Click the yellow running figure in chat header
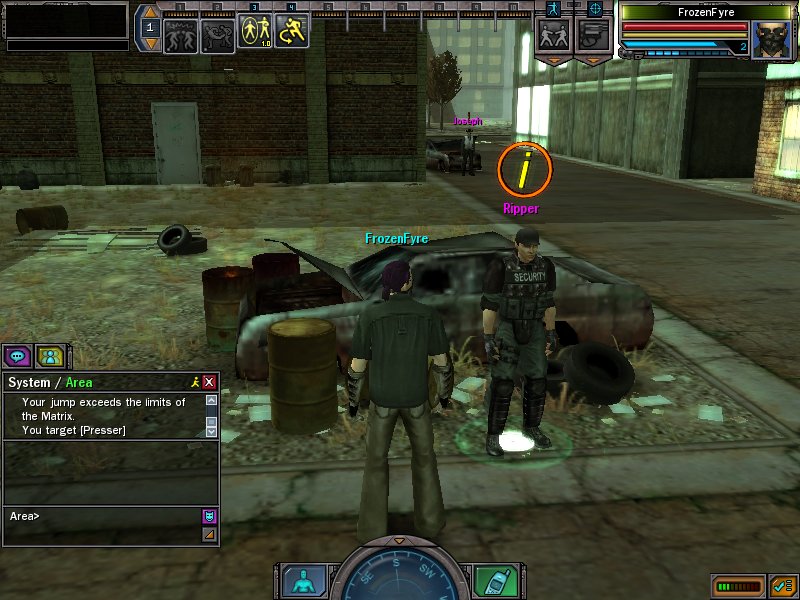 pos(194,382)
